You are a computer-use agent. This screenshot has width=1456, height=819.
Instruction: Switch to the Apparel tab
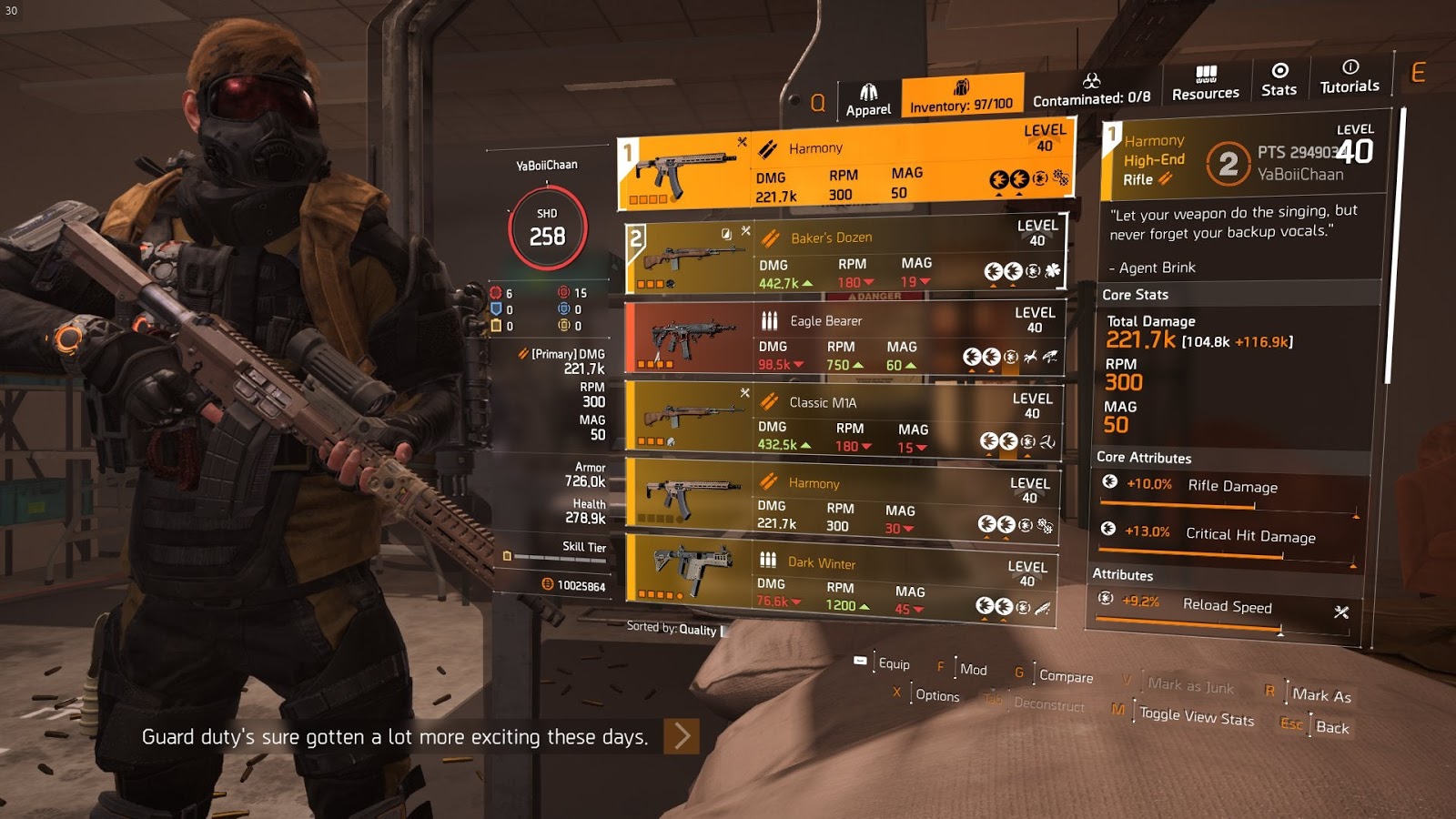(870, 91)
